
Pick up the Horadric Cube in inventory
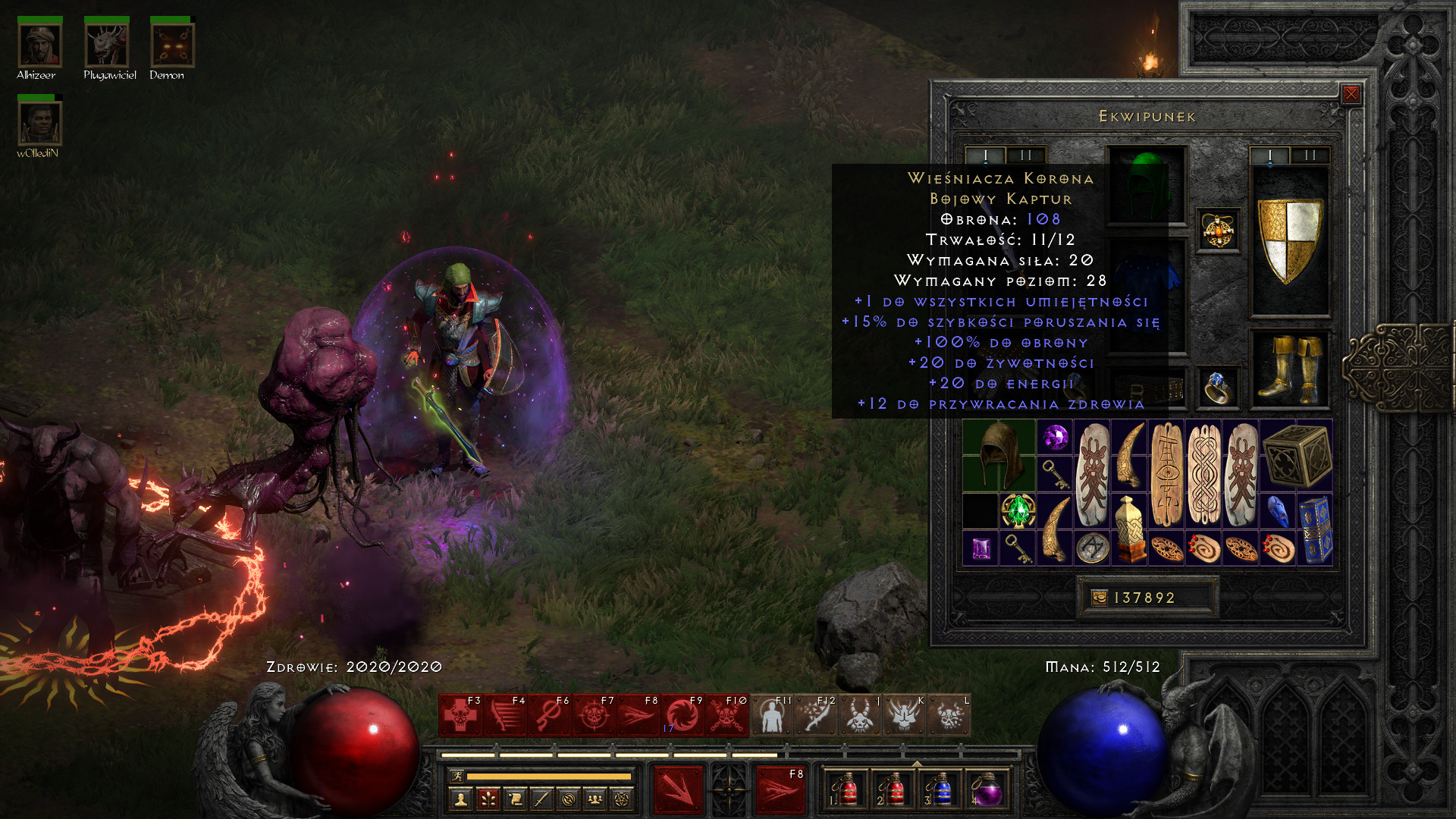1297,455
